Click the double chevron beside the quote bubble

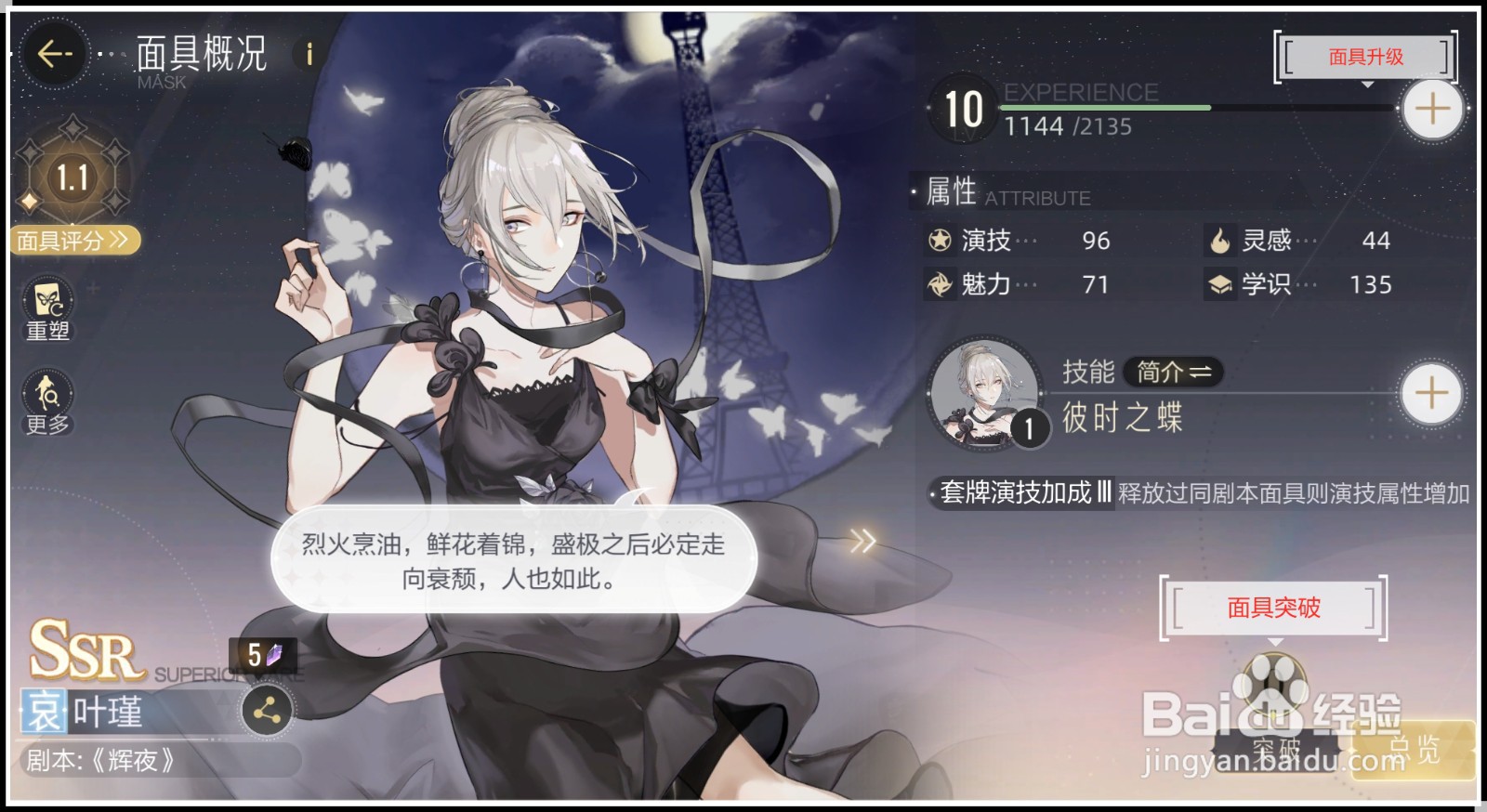click(x=862, y=539)
